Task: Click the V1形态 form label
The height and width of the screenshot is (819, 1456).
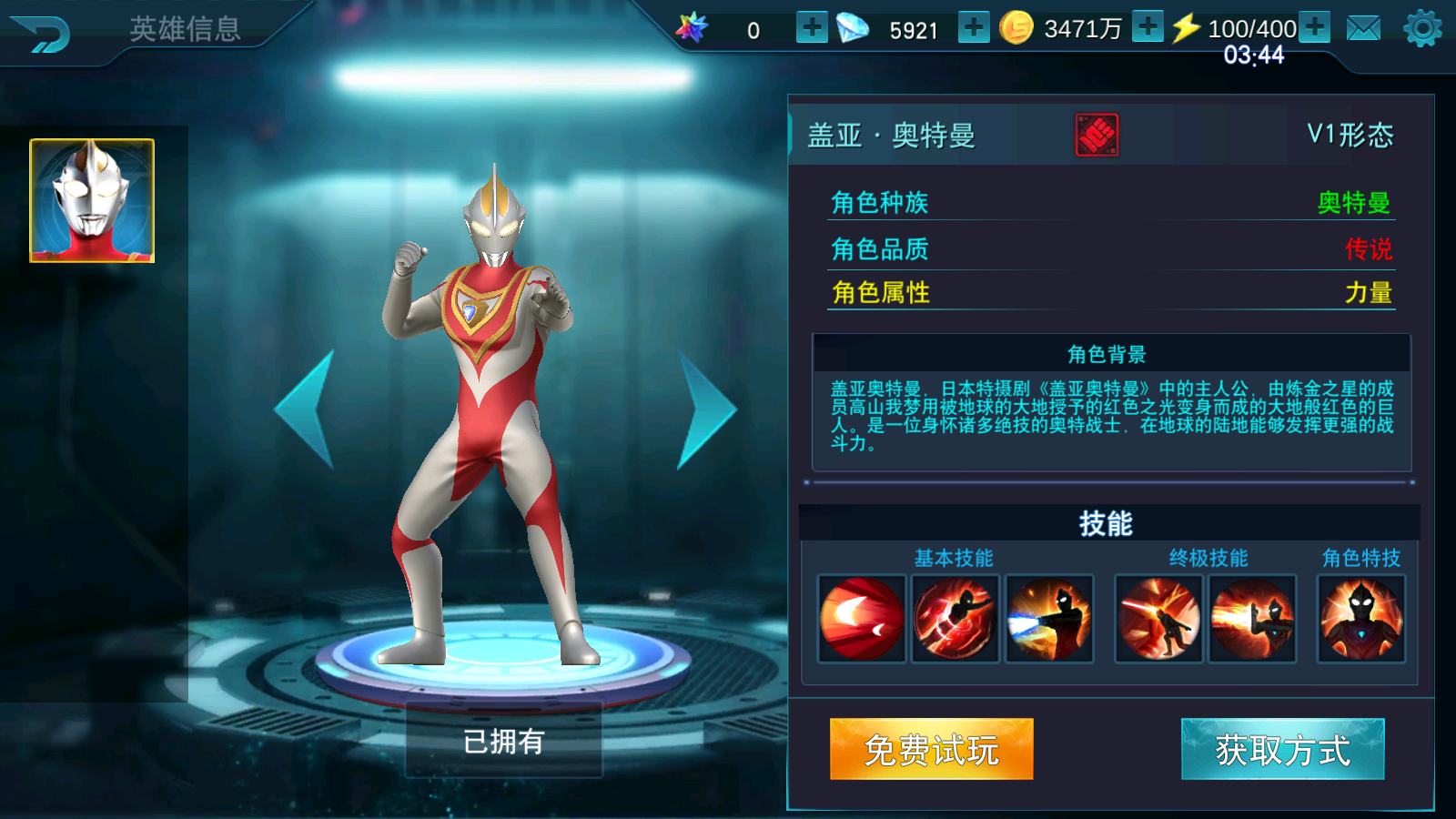Action: (1350, 133)
